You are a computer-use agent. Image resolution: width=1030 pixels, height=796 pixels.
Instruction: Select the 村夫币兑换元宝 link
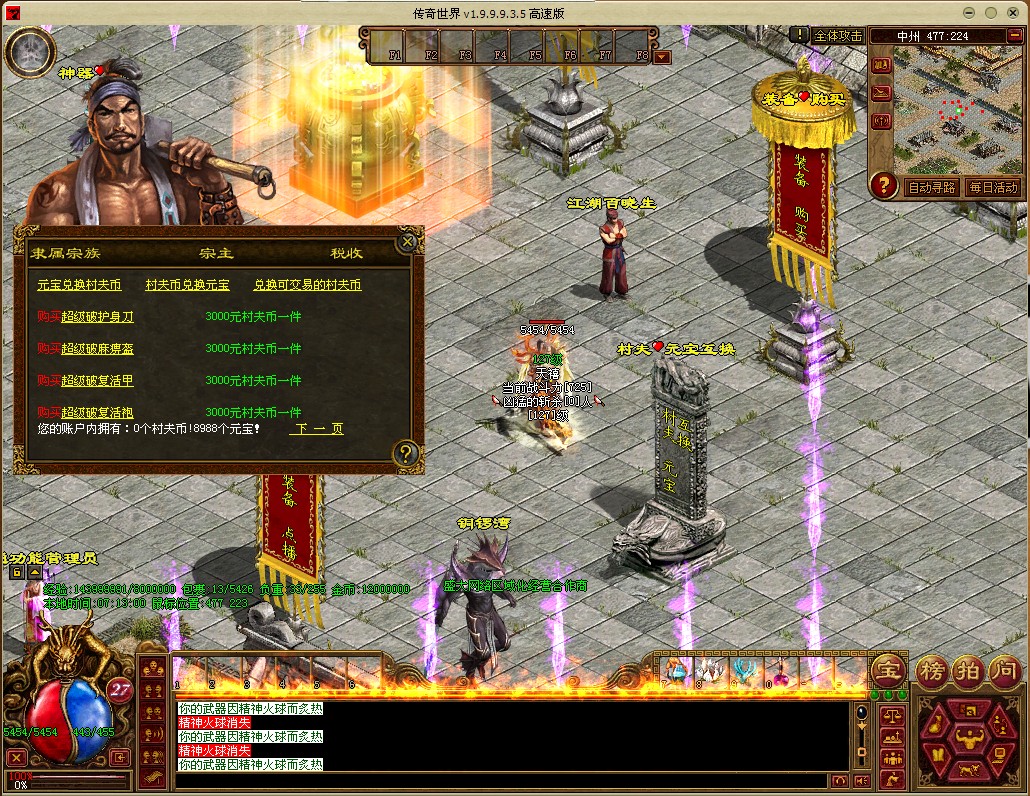click(187, 285)
